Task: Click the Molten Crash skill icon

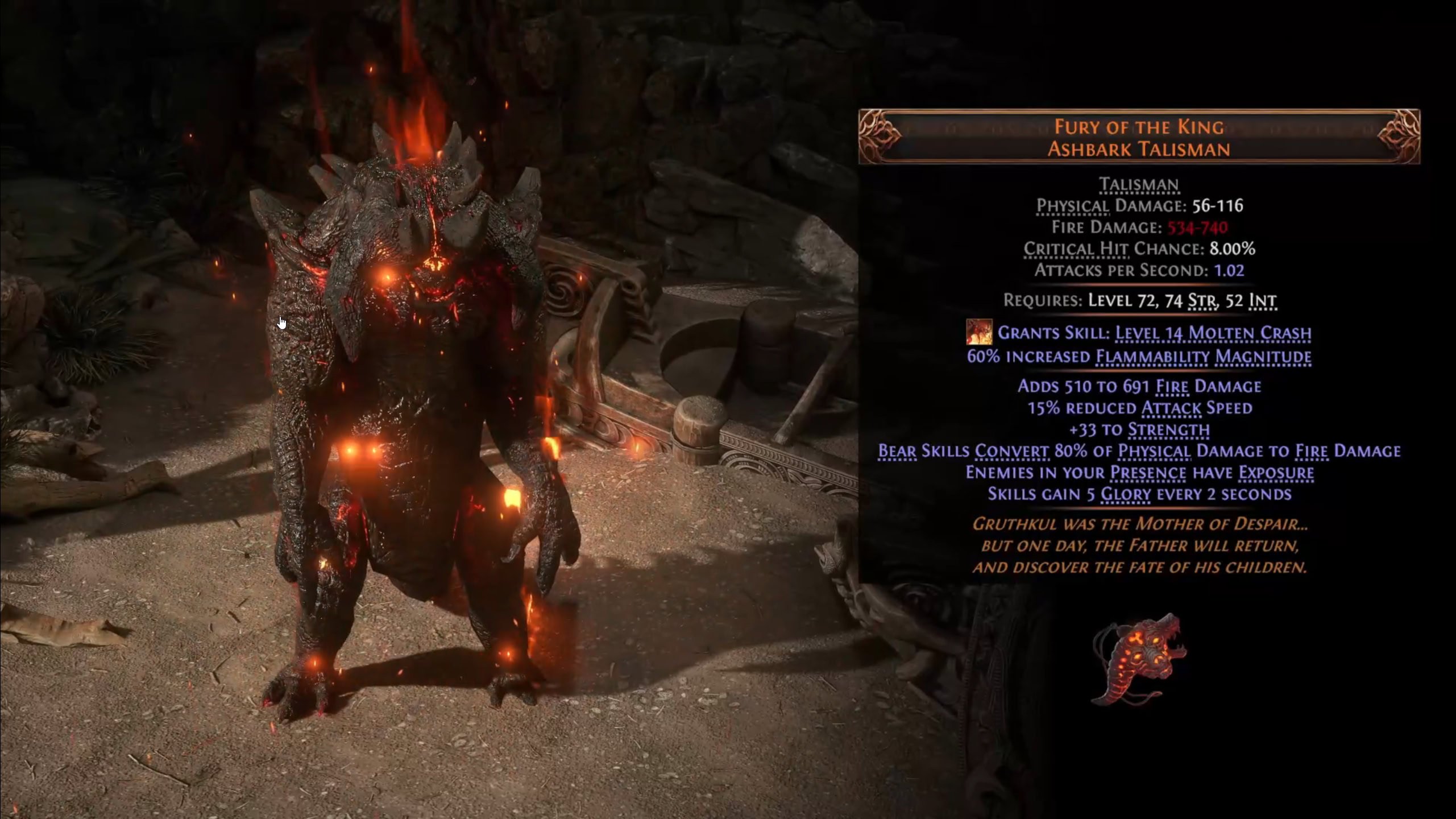Action: pyautogui.click(x=979, y=332)
